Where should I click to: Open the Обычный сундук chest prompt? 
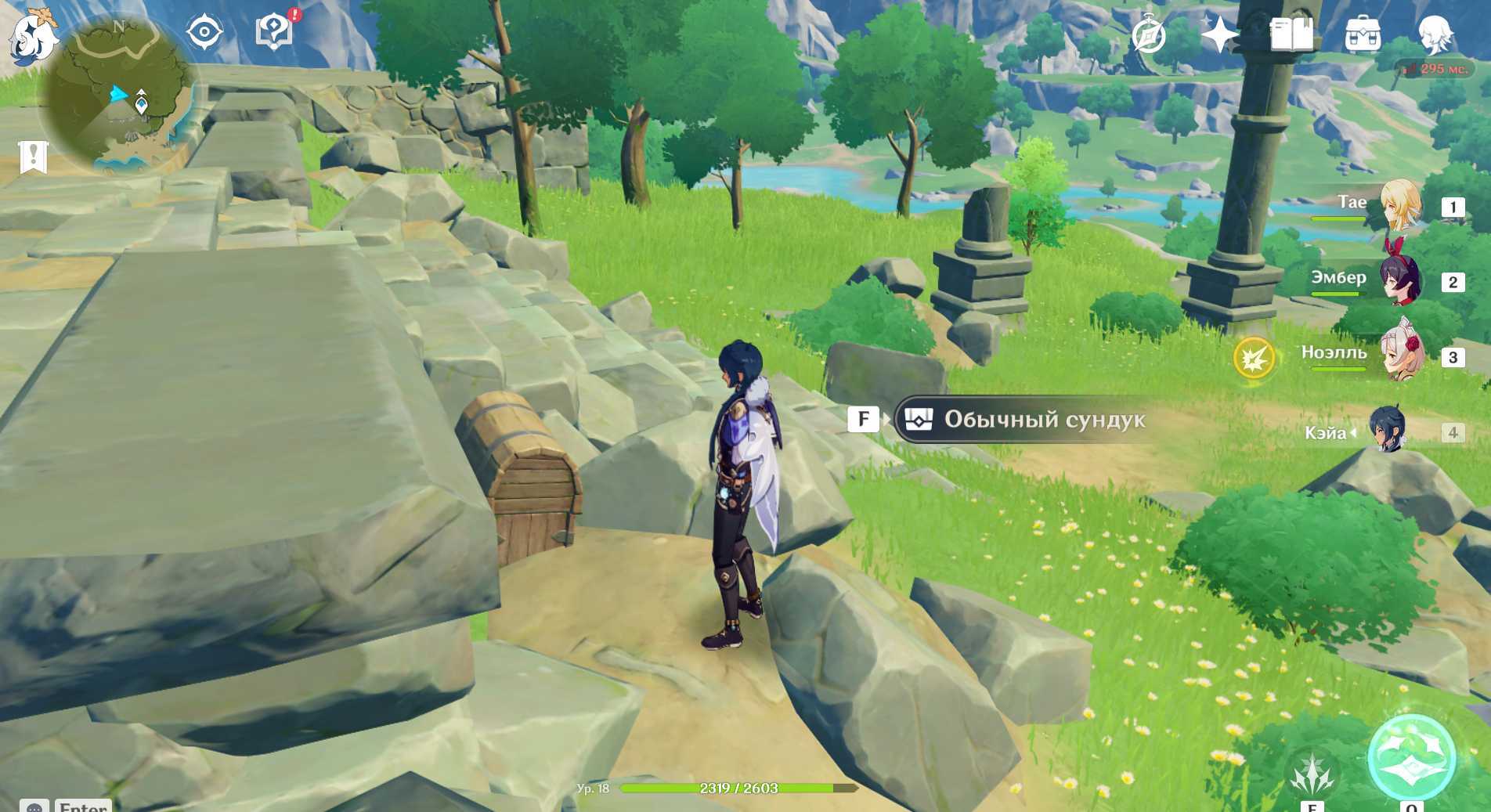(1026, 420)
